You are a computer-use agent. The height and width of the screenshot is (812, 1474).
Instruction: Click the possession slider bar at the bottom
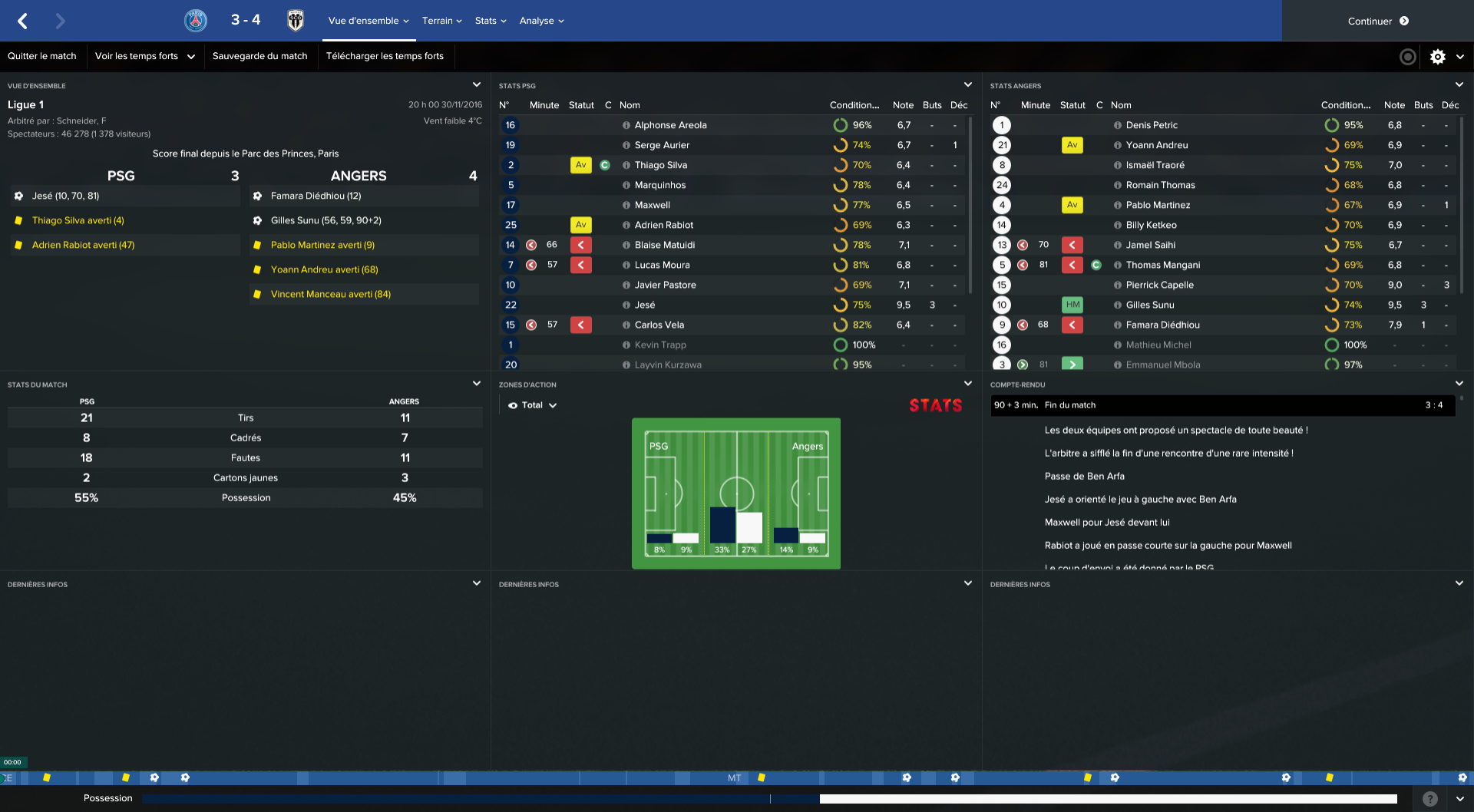pyautogui.click(x=768, y=798)
